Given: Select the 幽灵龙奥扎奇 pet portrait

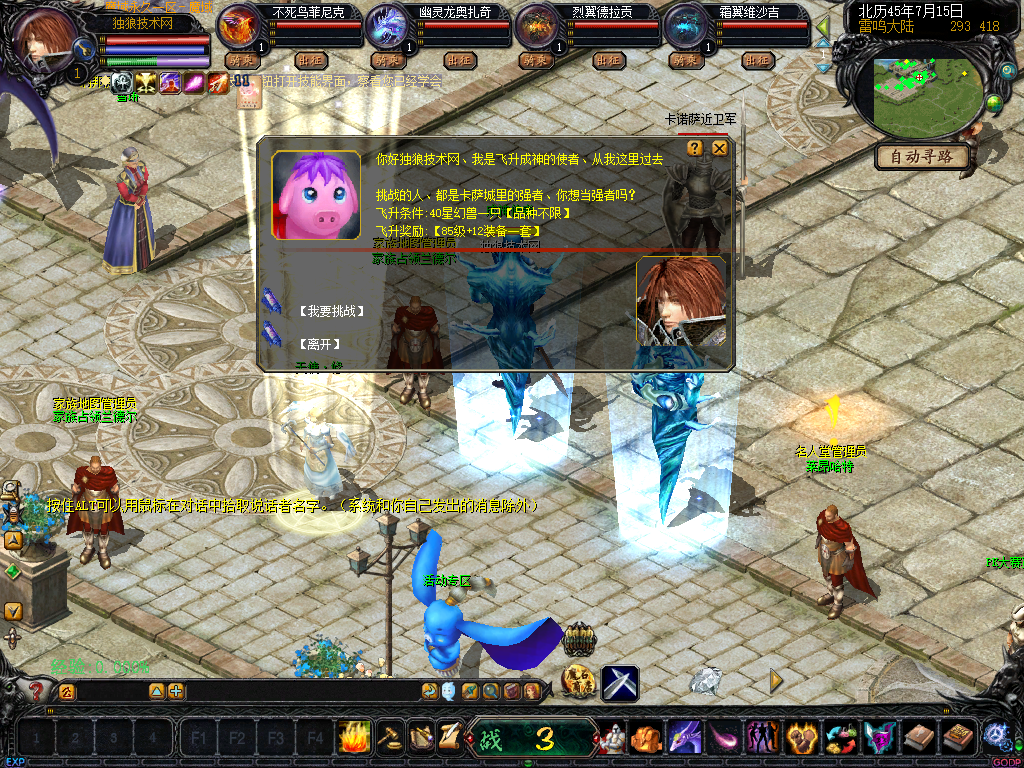Looking at the screenshot, I should (388, 27).
